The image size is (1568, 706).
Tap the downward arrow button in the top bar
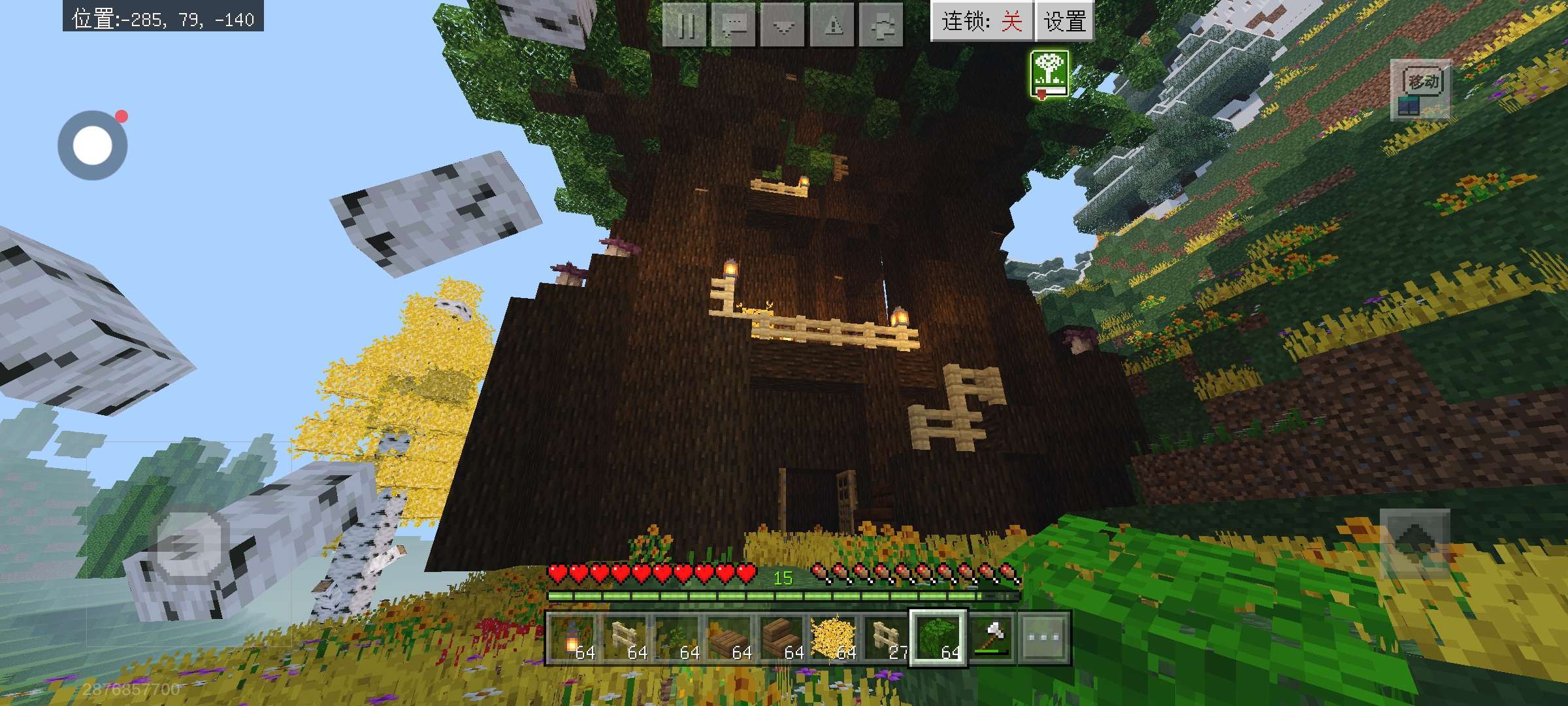[x=783, y=26]
